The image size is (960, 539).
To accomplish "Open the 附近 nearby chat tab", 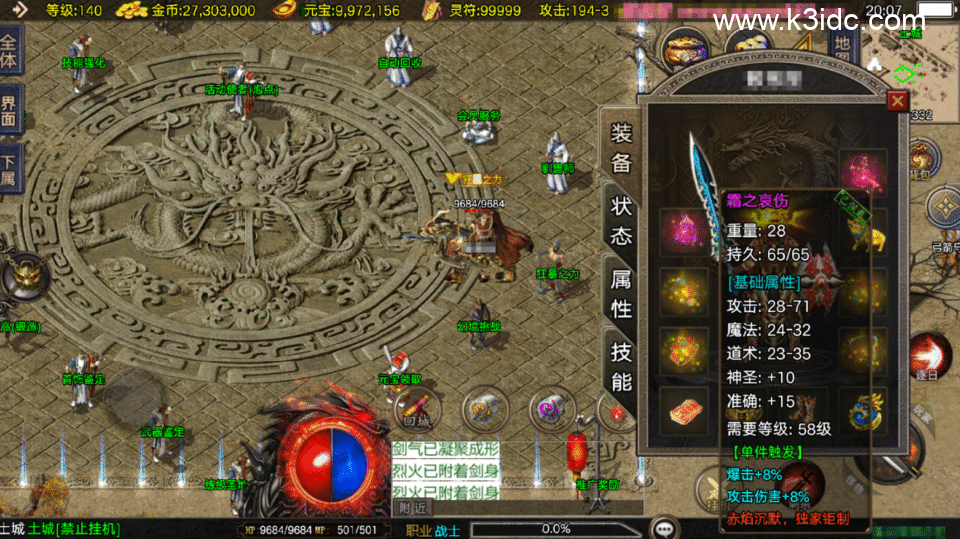I will click(x=414, y=507).
